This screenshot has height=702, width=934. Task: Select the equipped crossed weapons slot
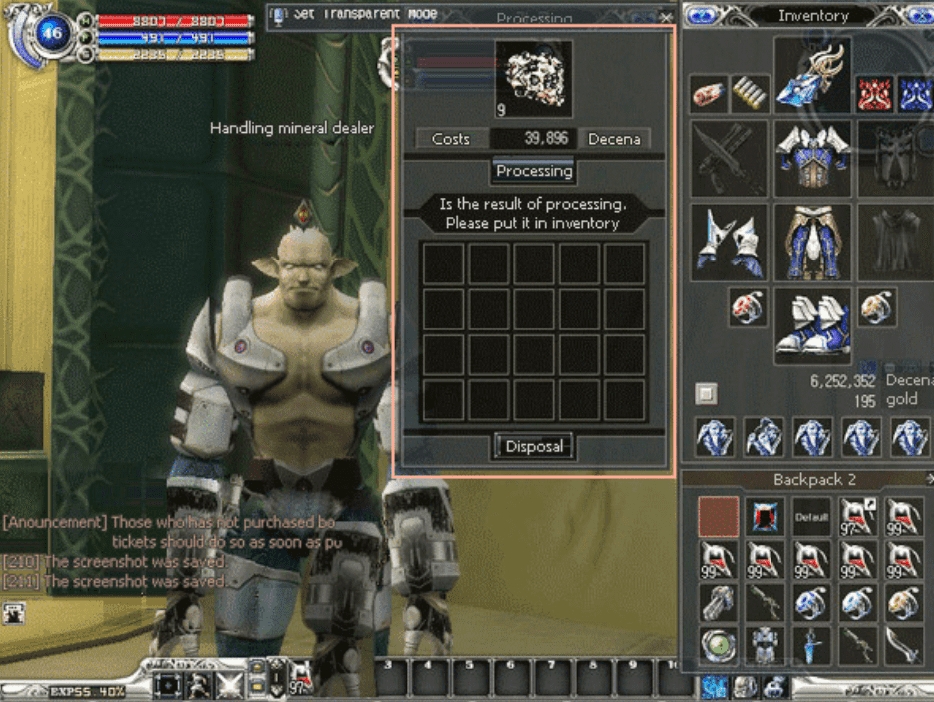point(730,158)
